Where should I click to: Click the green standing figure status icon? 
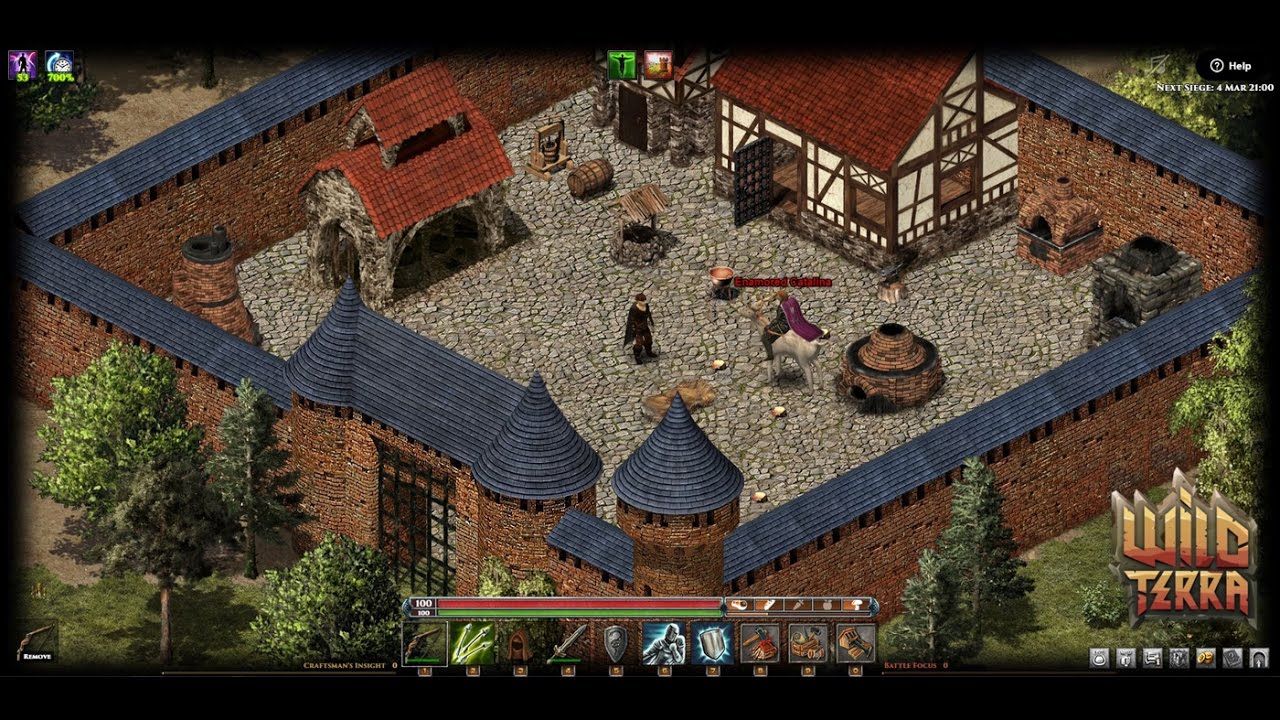point(621,65)
